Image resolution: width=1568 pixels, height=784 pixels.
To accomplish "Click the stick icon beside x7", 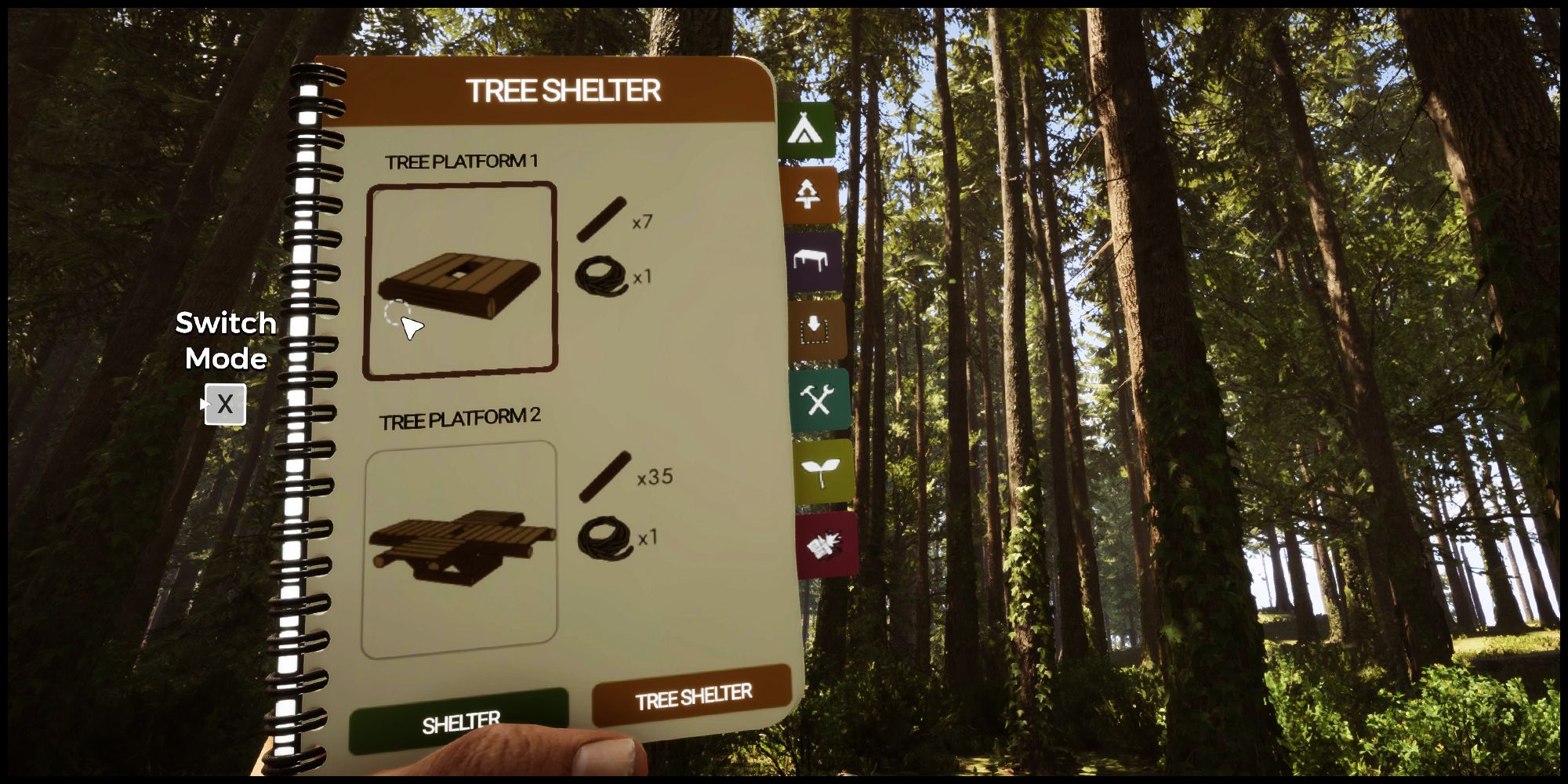I will [x=604, y=220].
